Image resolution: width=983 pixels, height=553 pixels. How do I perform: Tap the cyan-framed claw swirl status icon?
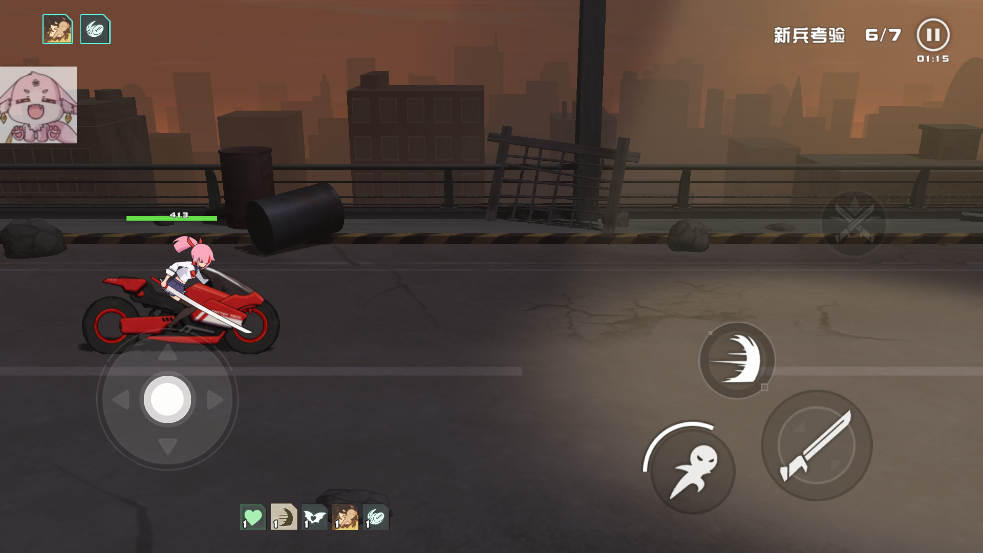(x=95, y=30)
